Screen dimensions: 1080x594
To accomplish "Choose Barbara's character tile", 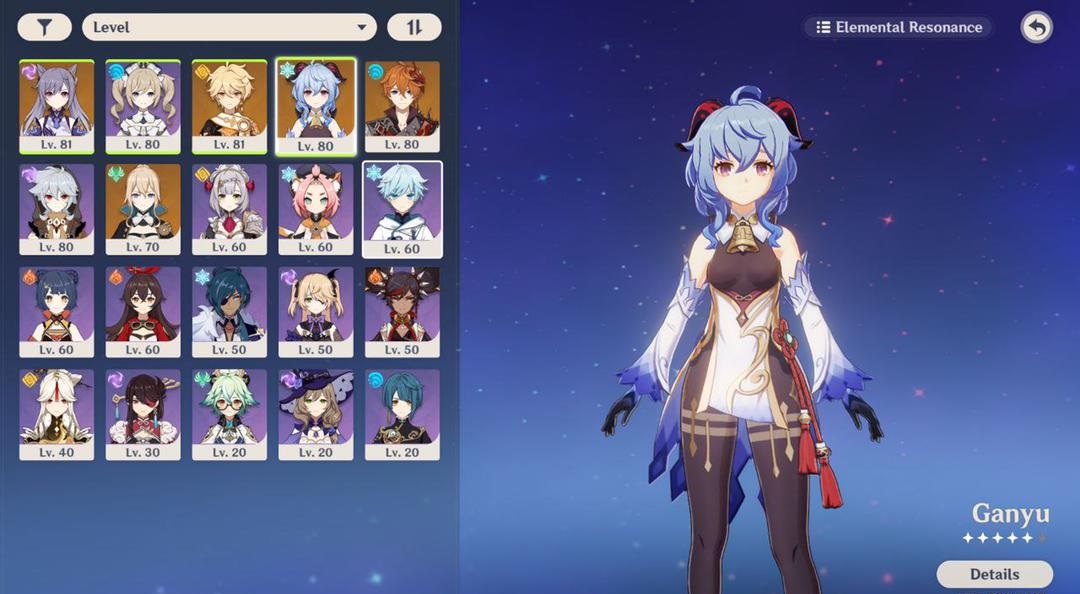I will pos(143,105).
